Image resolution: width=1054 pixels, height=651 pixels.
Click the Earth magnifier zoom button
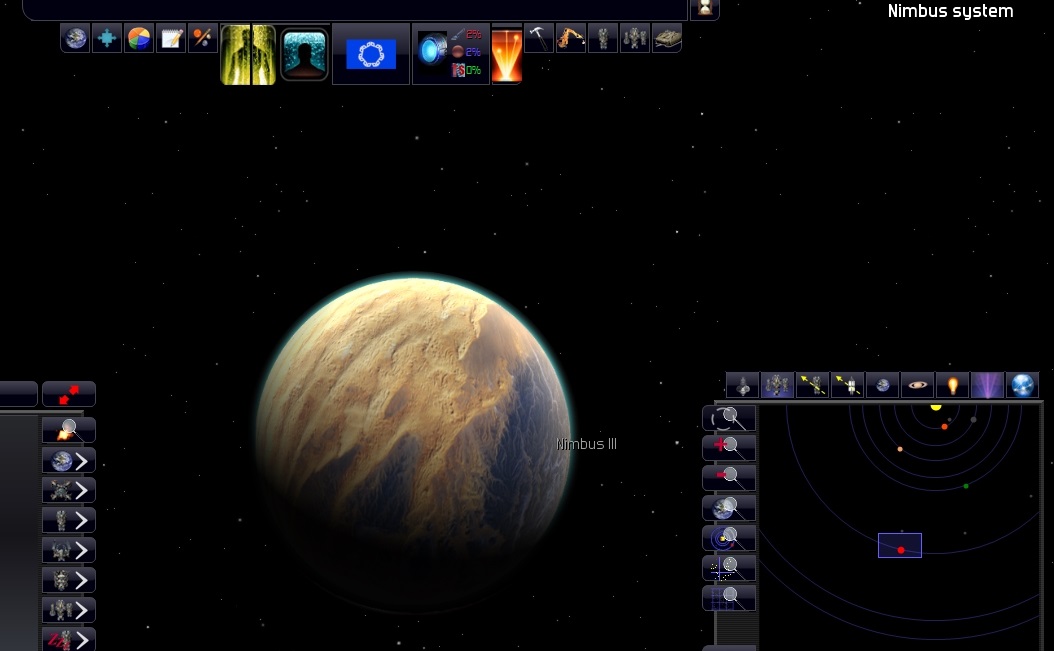pos(730,508)
